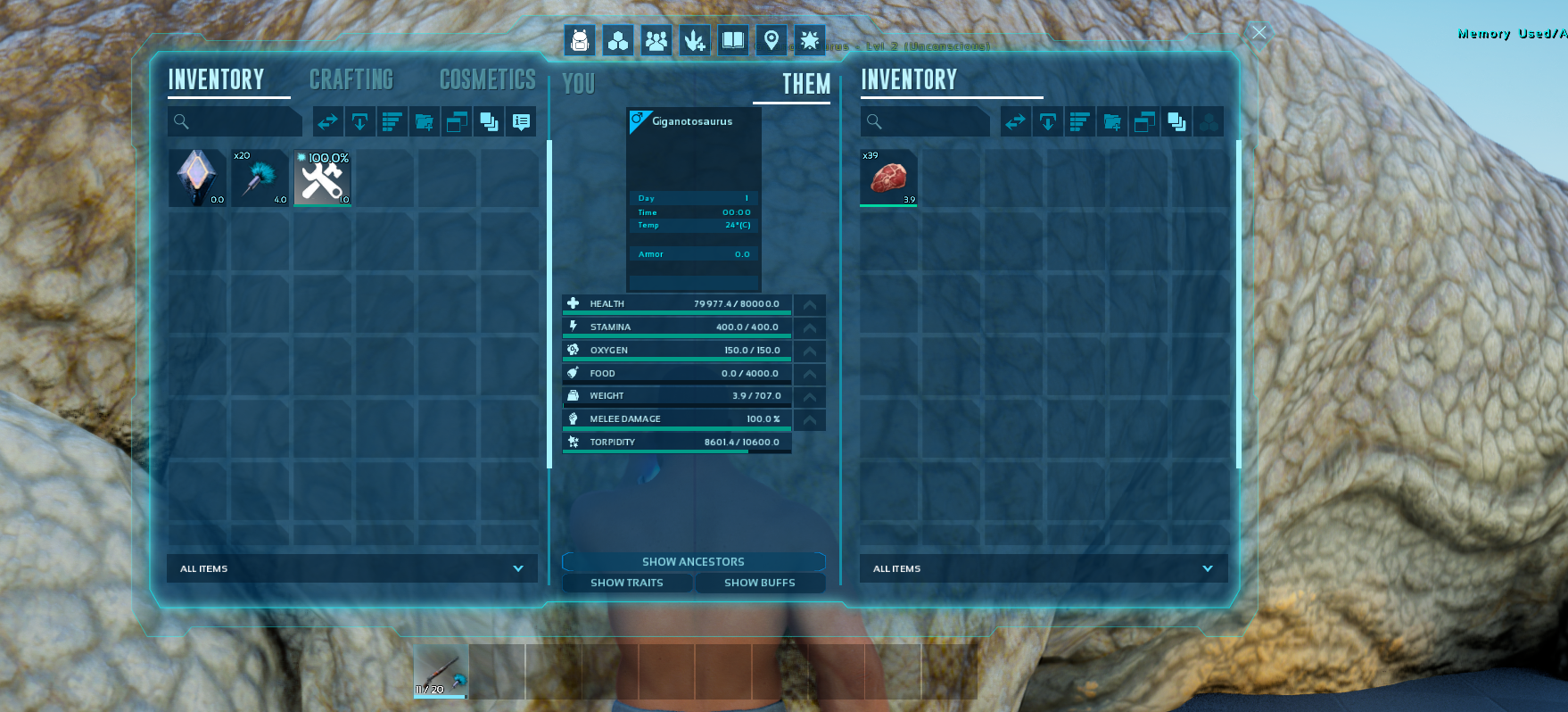This screenshot has width=1568, height=712.
Task: Show the creature's buffs
Action: (760, 583)
